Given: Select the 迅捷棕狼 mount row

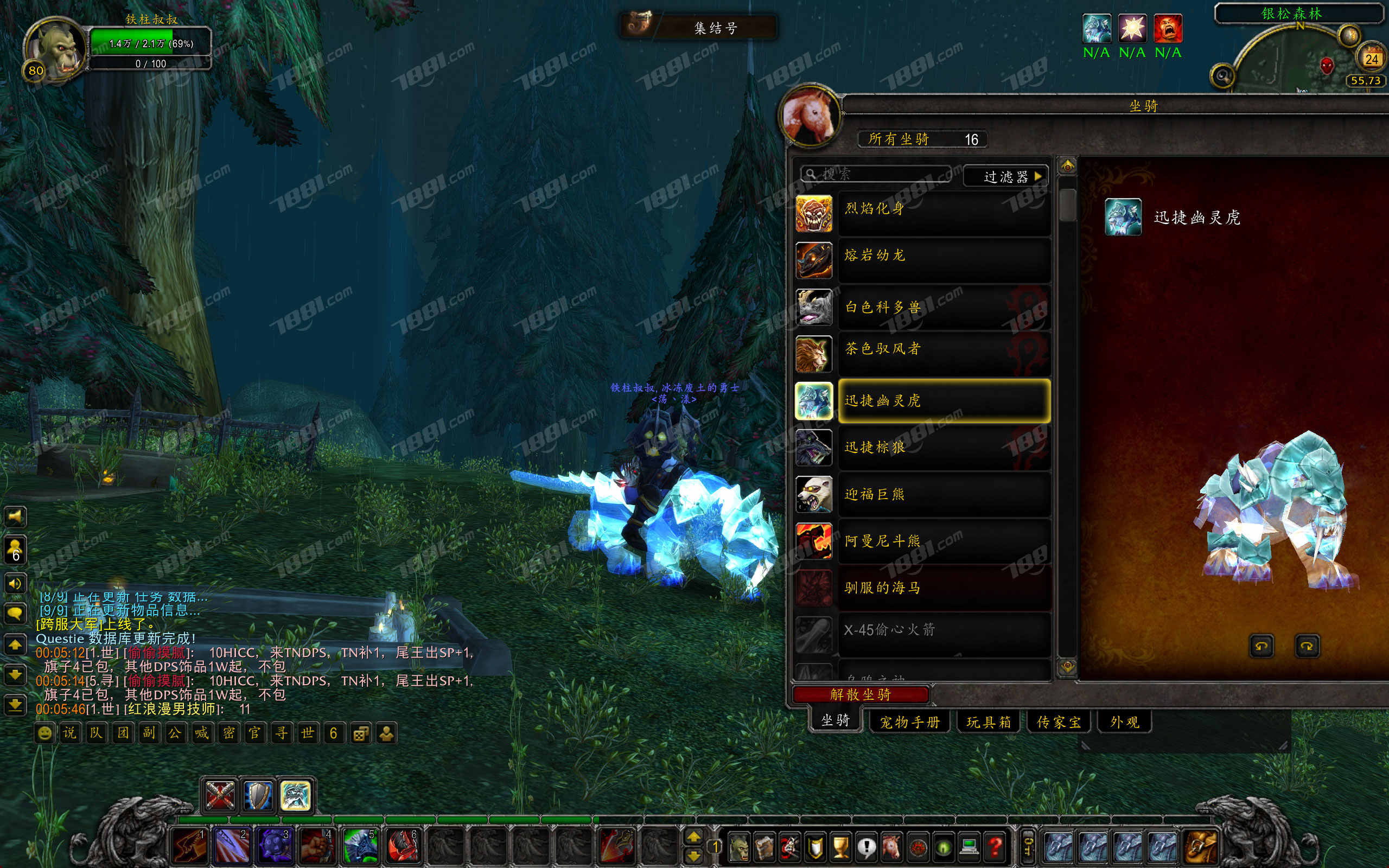Looking at the screenshot, I should click(944, 448).
